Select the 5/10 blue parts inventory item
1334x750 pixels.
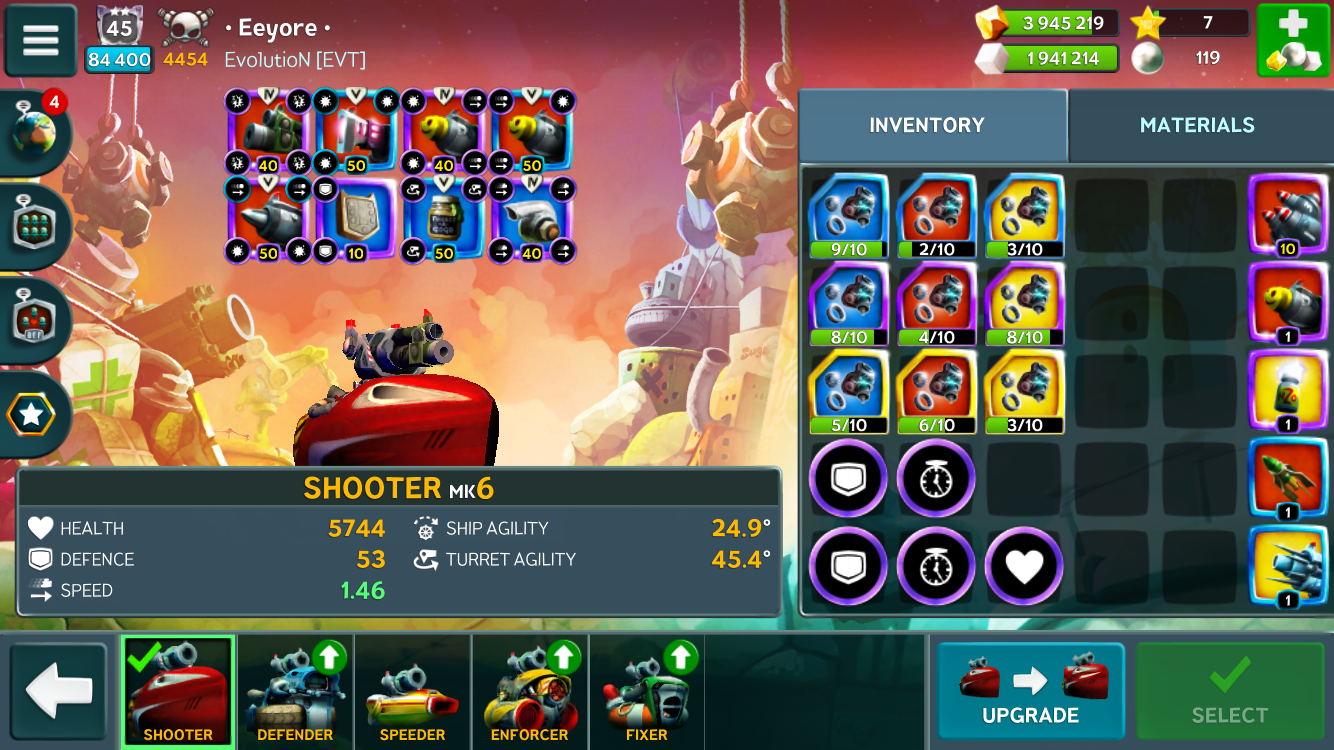848,391
